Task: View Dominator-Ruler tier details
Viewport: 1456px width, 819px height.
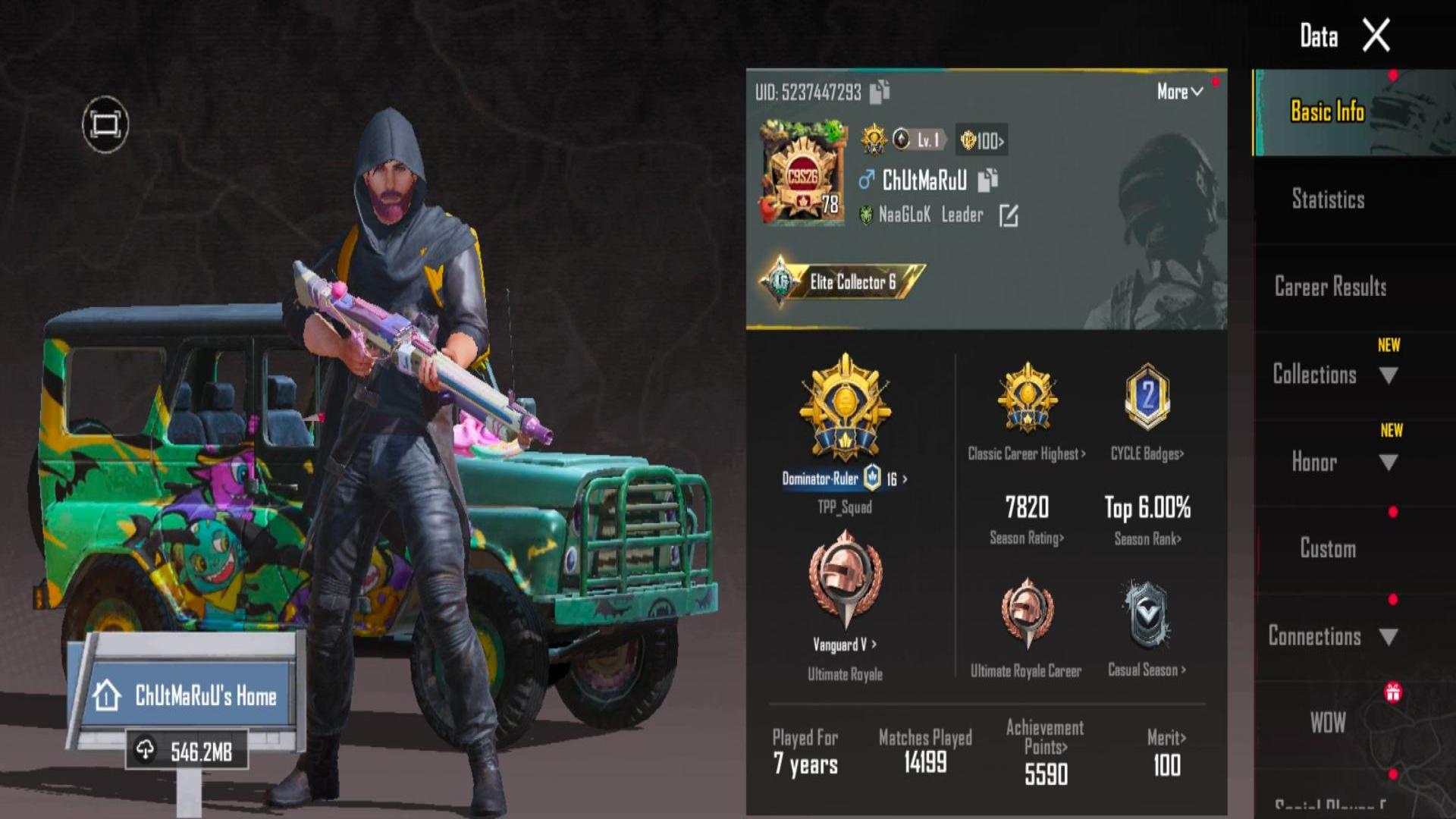Action: (845, 479)
